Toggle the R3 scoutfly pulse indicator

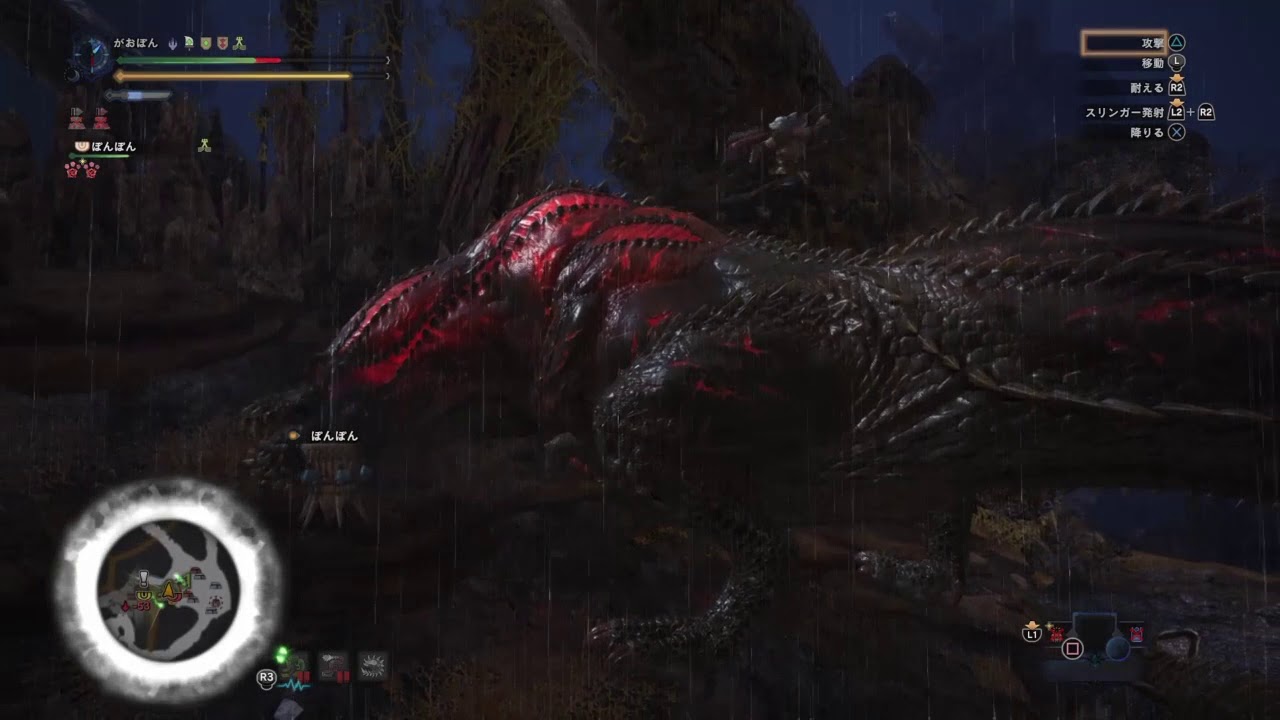[266, 678]
